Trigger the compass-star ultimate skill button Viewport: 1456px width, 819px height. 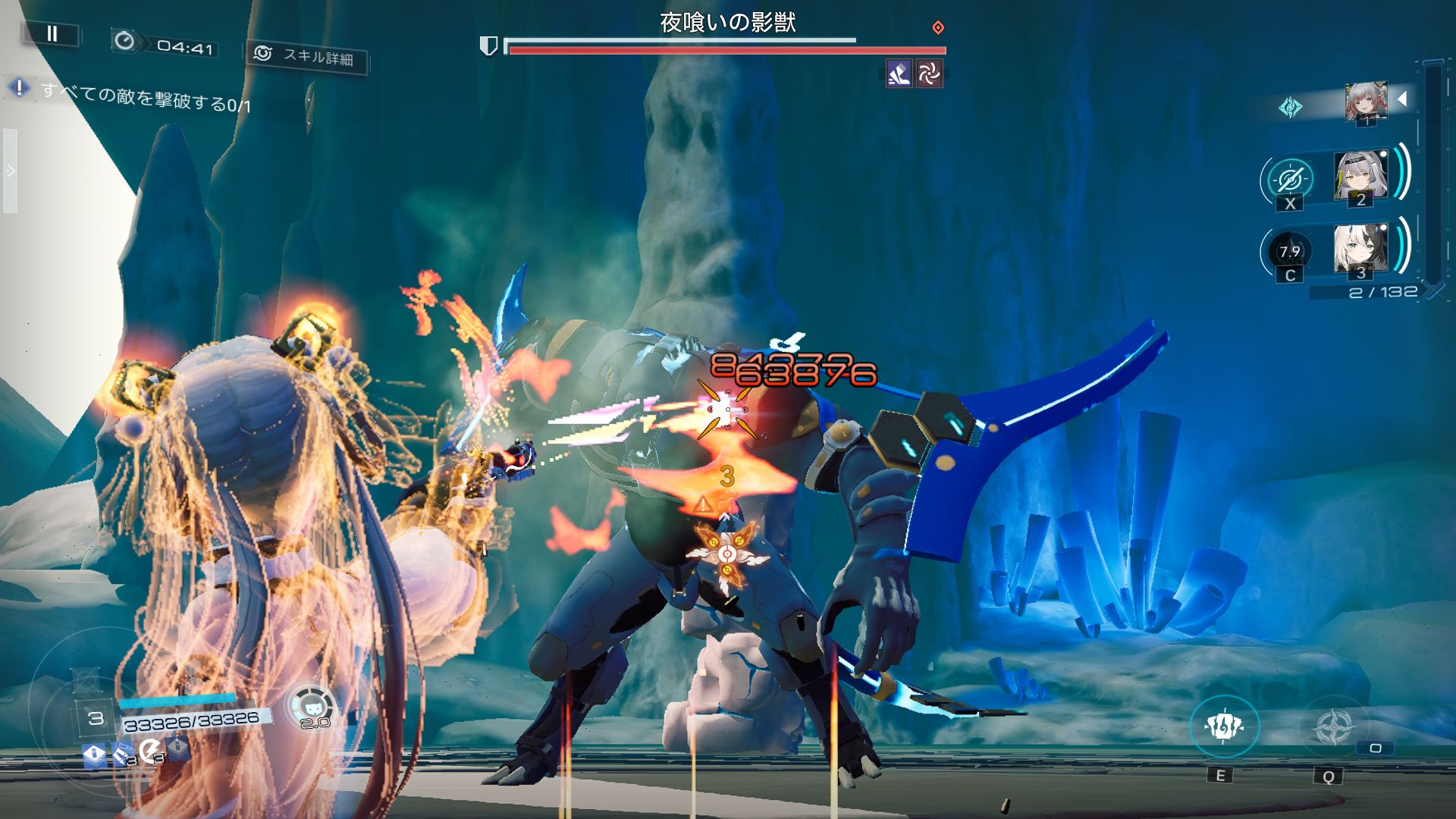click(x=1332, y=726)
